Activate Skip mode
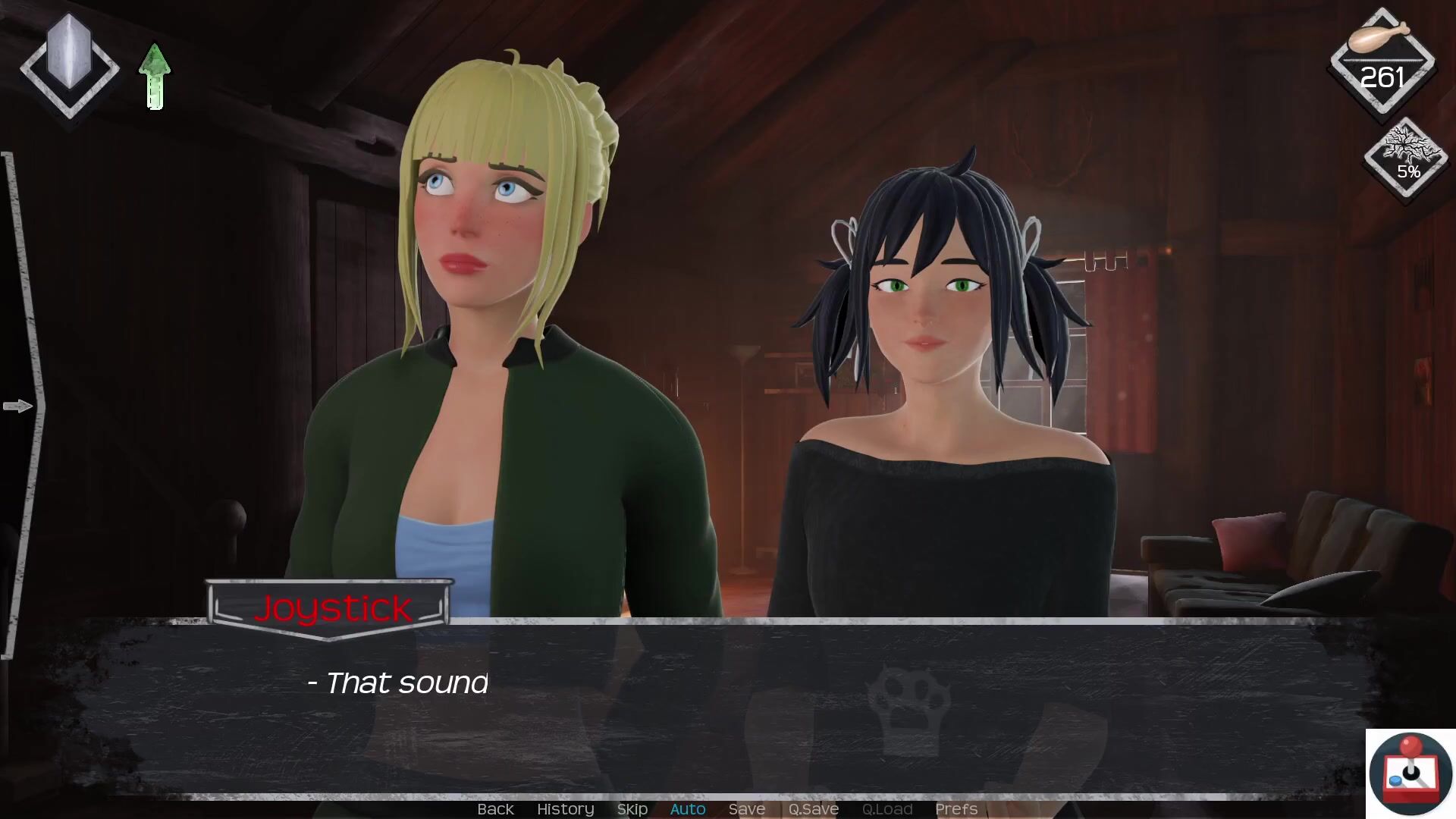 632,809
